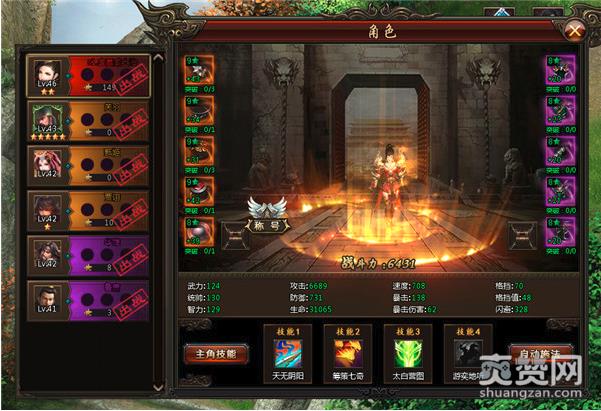
Task: Select the 筹策七奇 skill icon
Action: 347,354
